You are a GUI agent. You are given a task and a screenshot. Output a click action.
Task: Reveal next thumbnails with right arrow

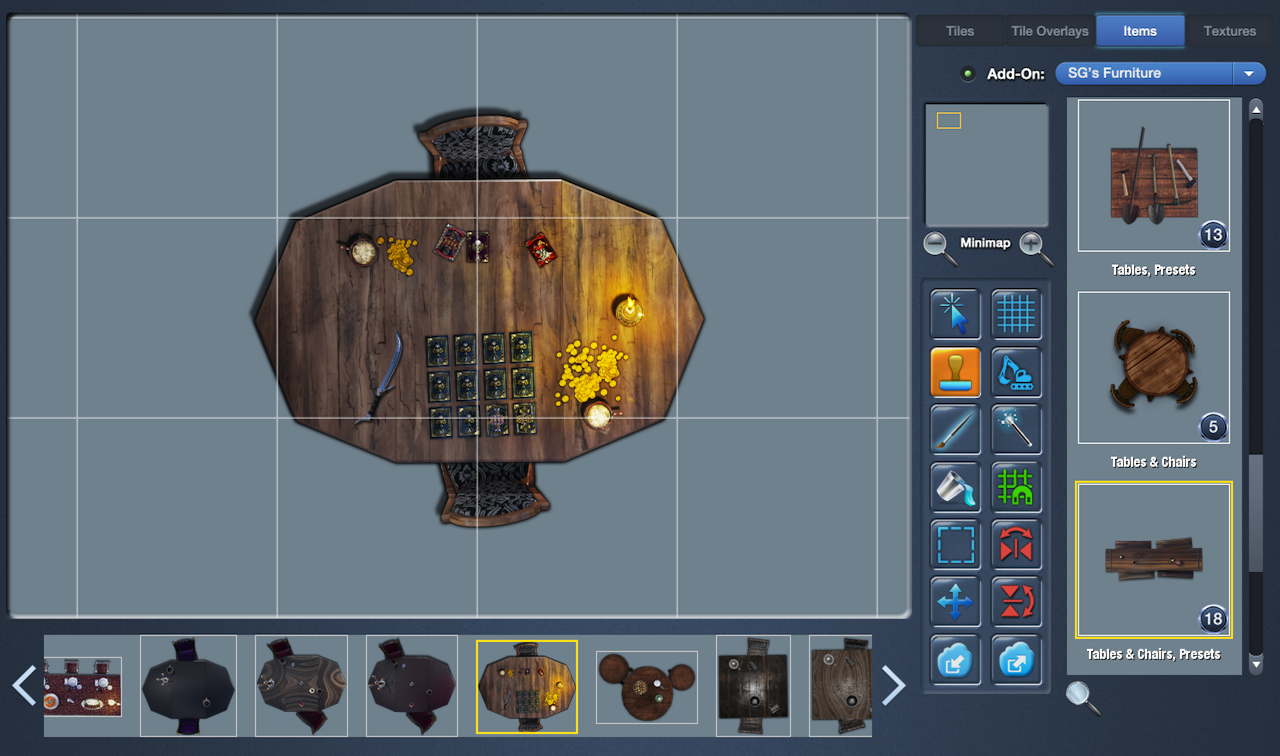pos(893,686)
